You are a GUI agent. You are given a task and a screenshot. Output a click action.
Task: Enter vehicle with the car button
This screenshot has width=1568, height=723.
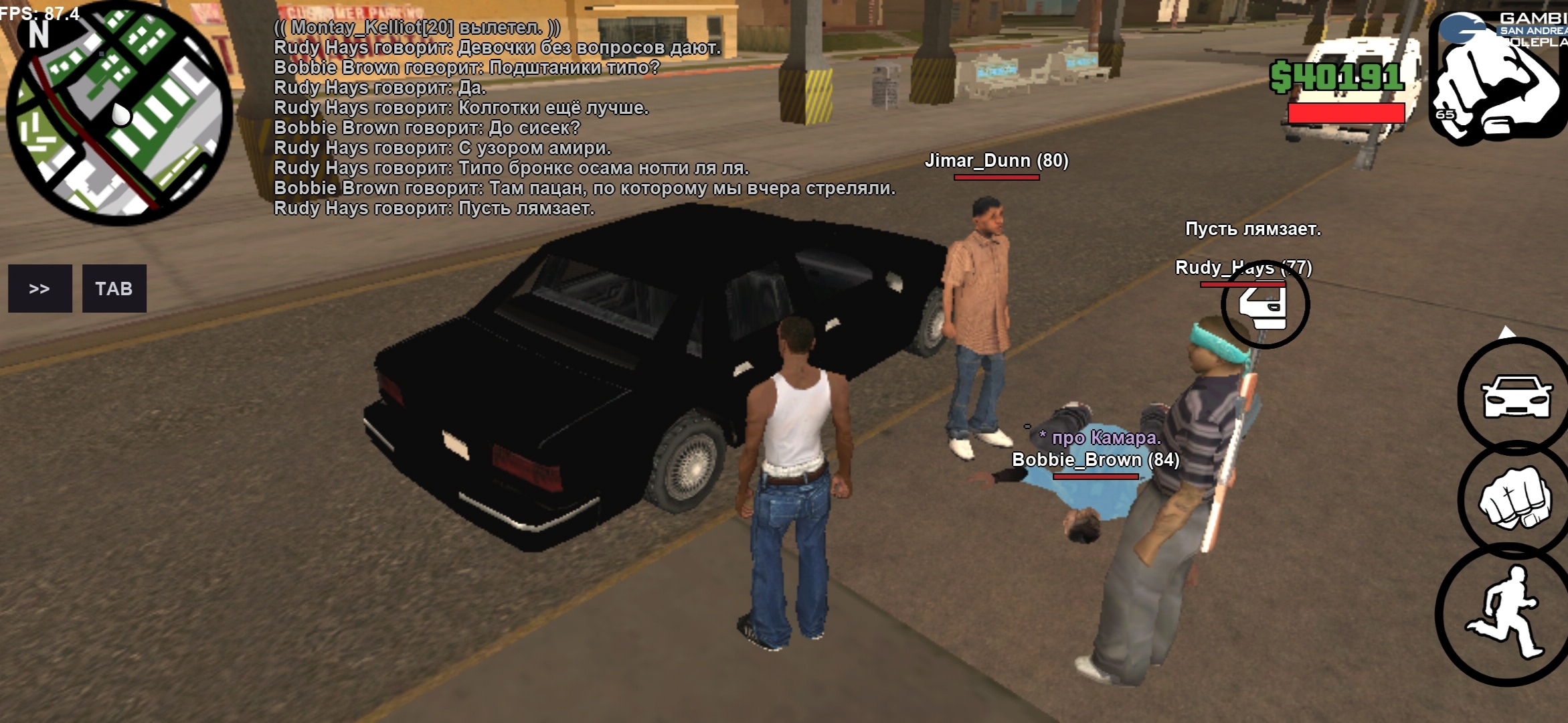1516,396
